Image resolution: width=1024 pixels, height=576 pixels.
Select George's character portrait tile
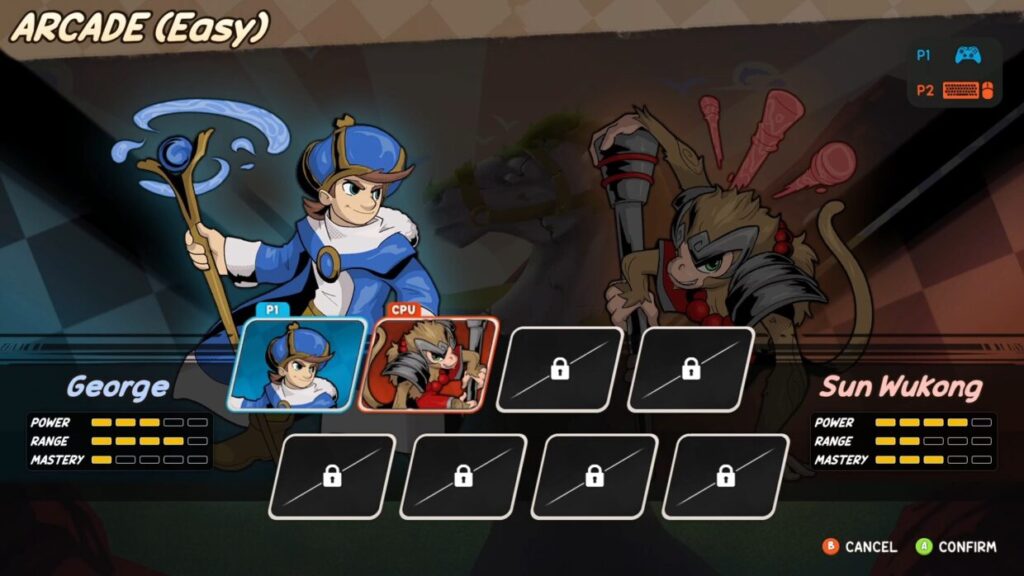296,366
